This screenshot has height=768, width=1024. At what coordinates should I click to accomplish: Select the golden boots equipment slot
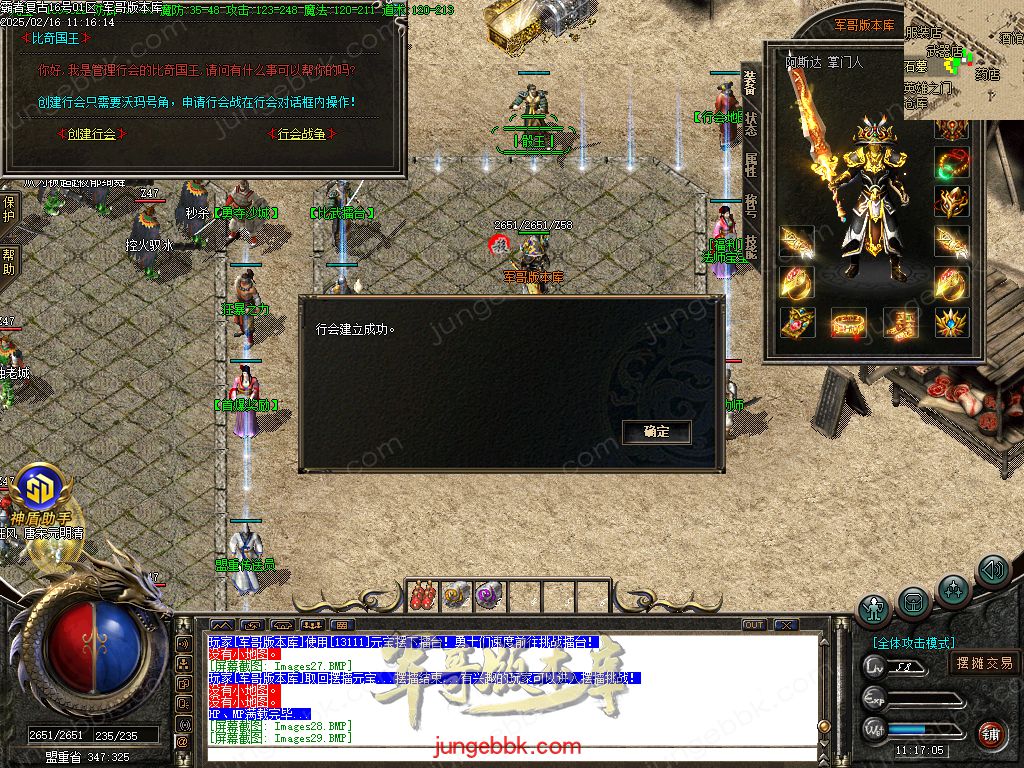(x=900, y=322)
